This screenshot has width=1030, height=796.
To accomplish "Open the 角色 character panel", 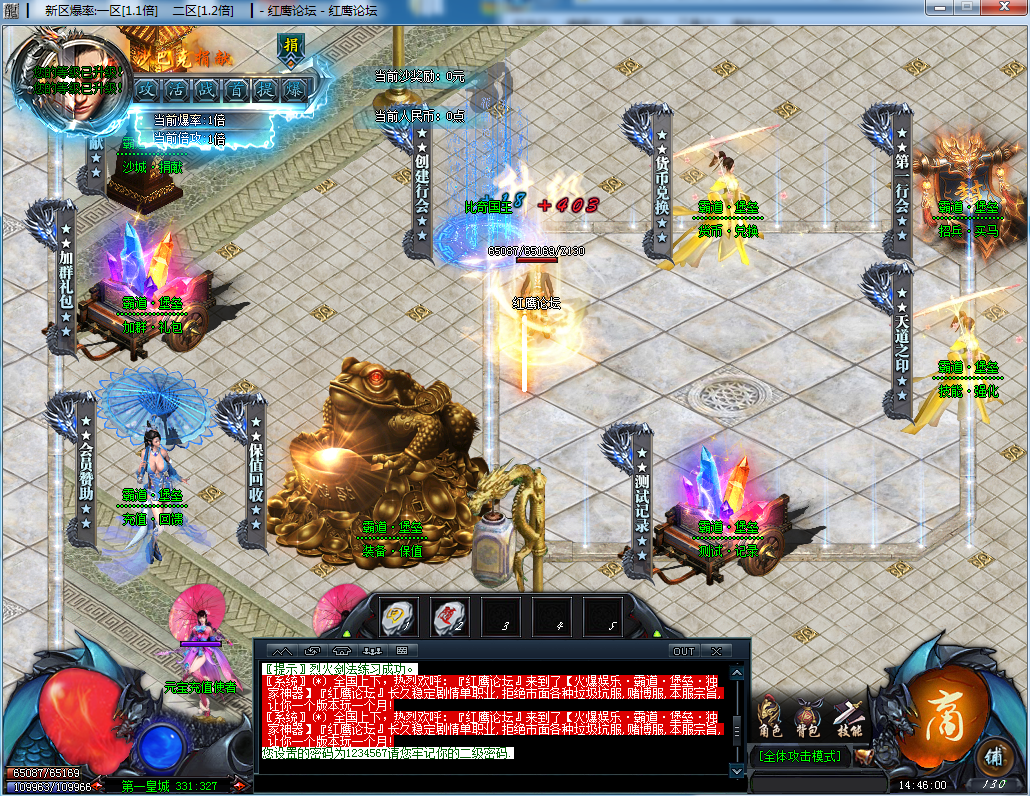I will click(771, 718).
